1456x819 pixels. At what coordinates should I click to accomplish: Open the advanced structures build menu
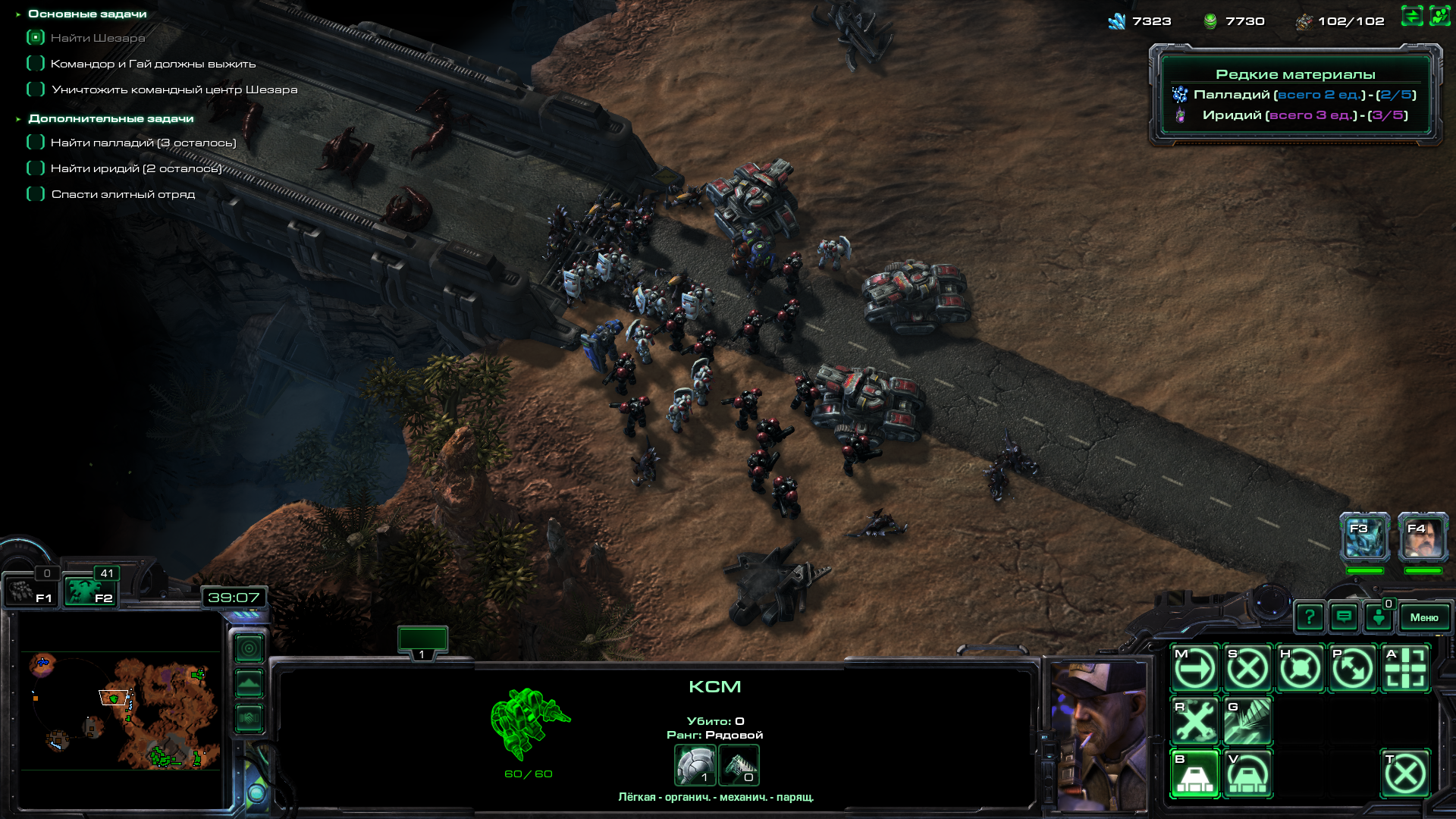1247,774
